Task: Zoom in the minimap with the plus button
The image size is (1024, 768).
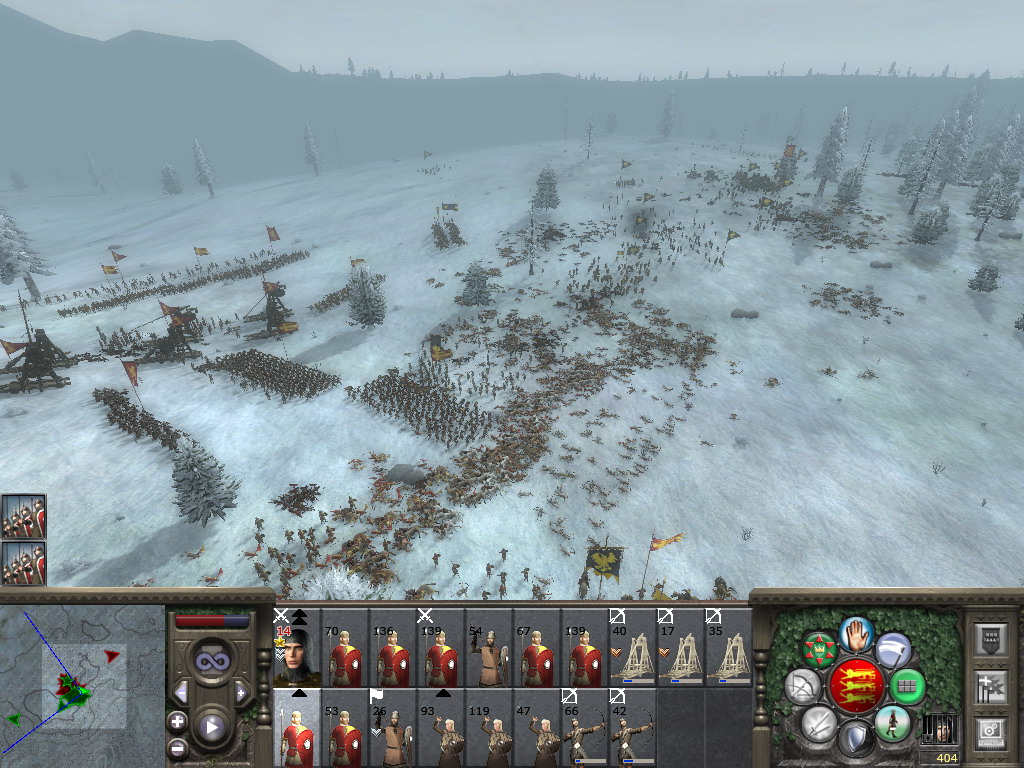Action: click(177, 721)
